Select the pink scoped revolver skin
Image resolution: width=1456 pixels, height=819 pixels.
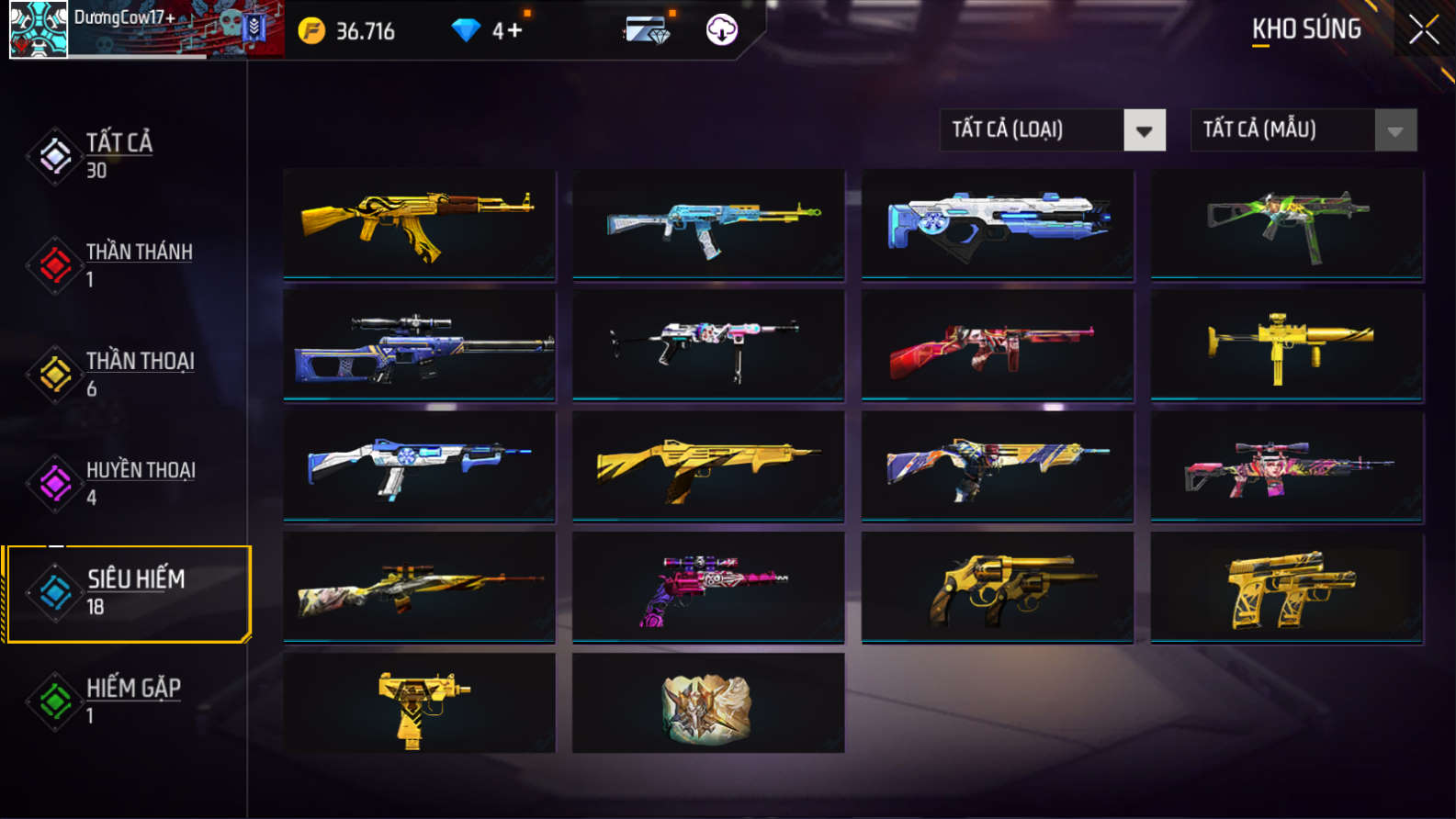(x=707, y=587)
